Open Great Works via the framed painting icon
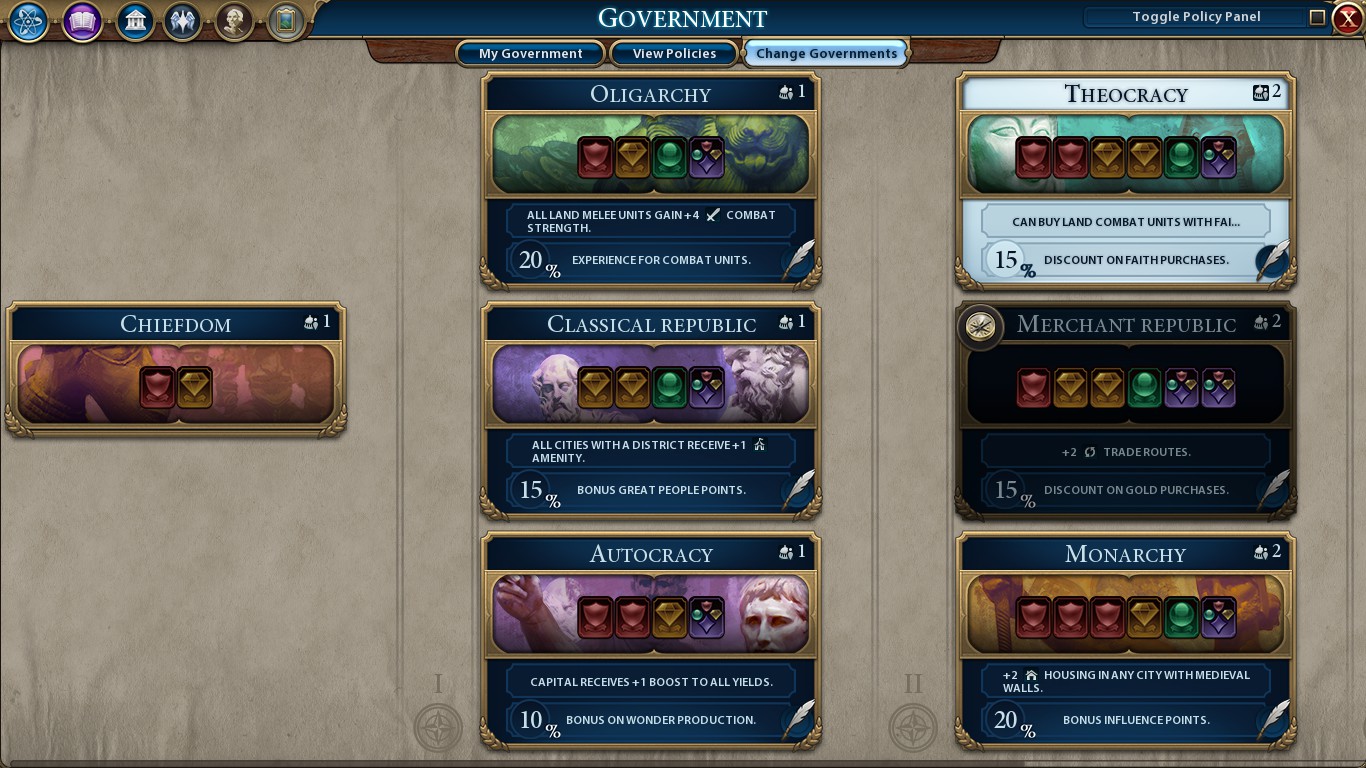This screenshot has width=1366, height=768. tap(284, 21)
